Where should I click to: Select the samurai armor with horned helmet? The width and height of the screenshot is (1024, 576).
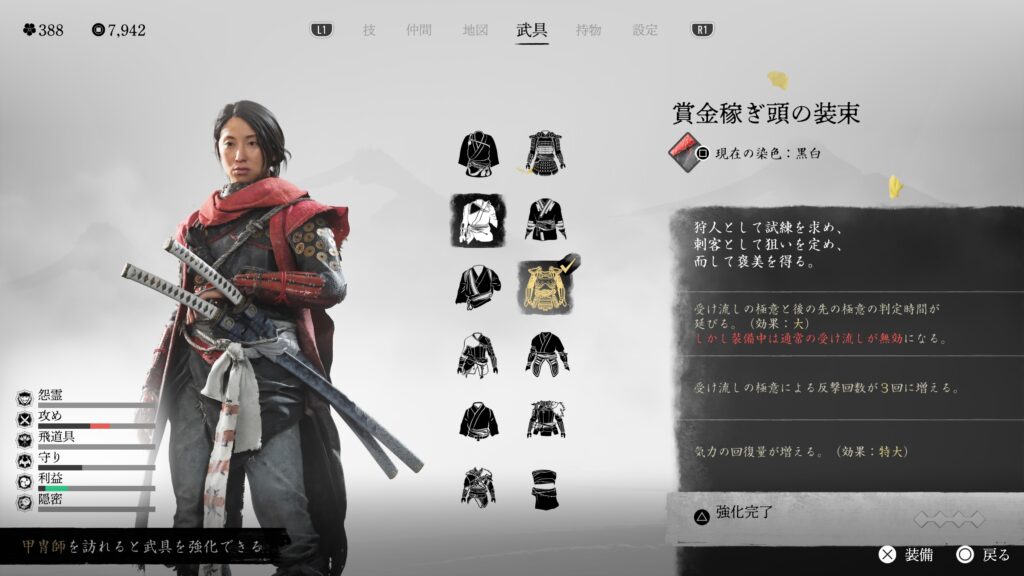click(546, 153)
